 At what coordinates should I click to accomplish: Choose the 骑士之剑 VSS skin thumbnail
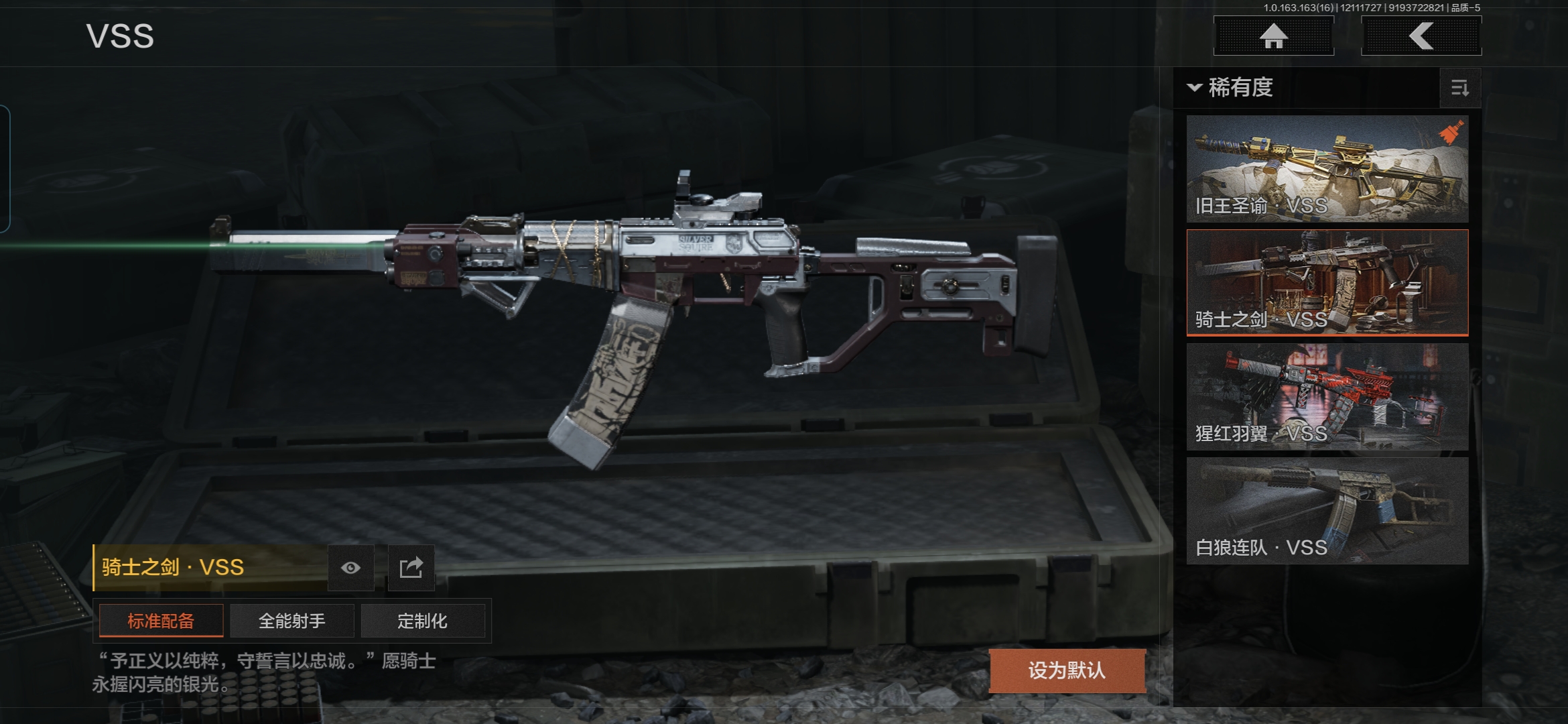pos(1327,282)
